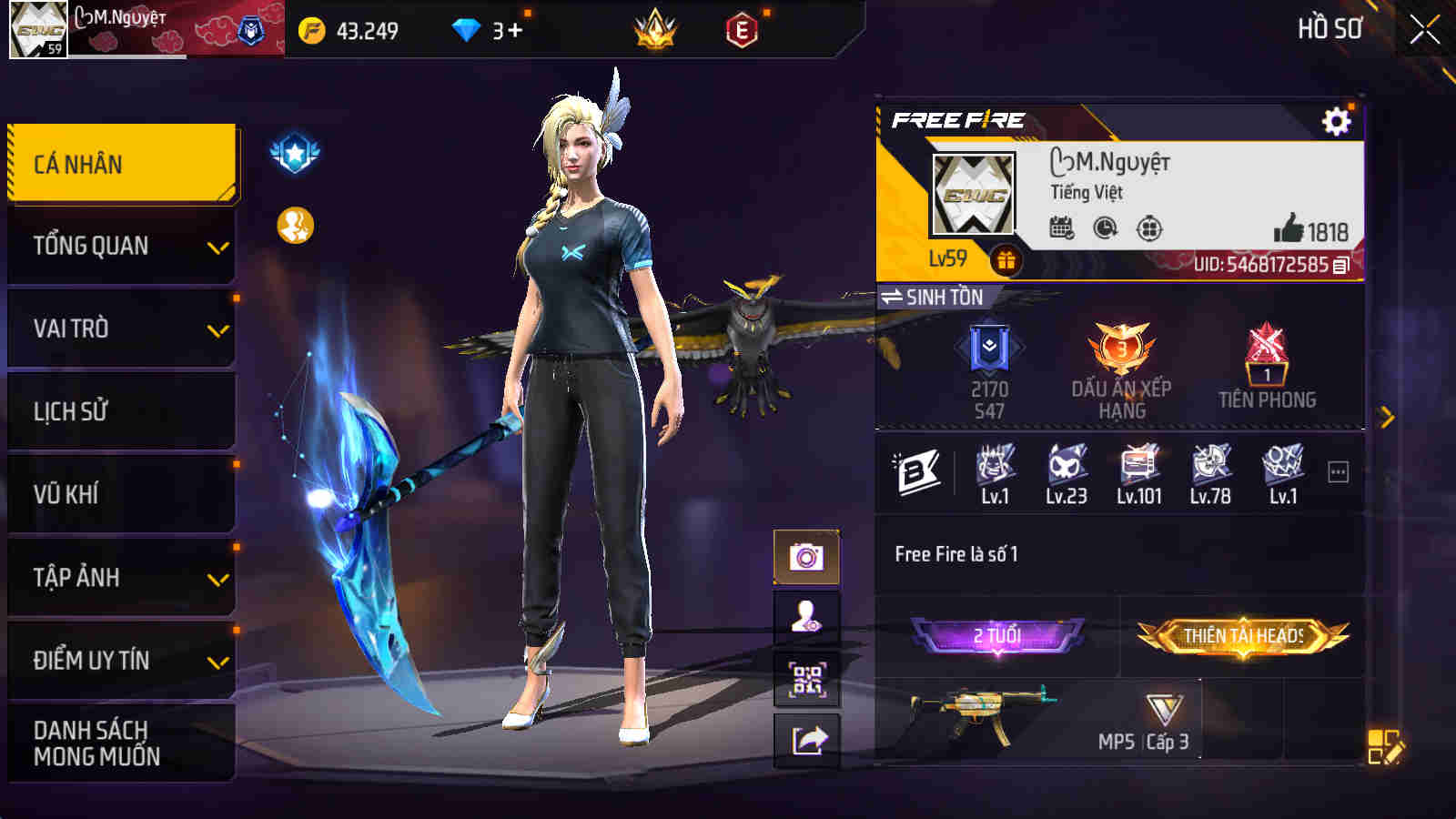Image resolution: width=1456 pixels, height=819 pixels.
Task: Open the gift box icon next to Lv59
Action: (x=1006, y=260)
